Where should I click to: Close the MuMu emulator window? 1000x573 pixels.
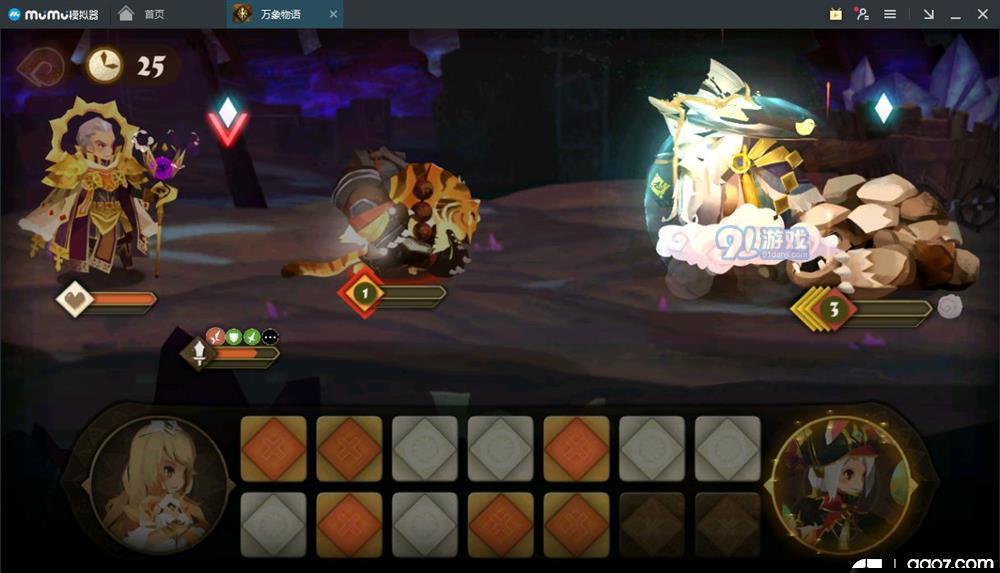pyautogui.click(x=981, y=14)
